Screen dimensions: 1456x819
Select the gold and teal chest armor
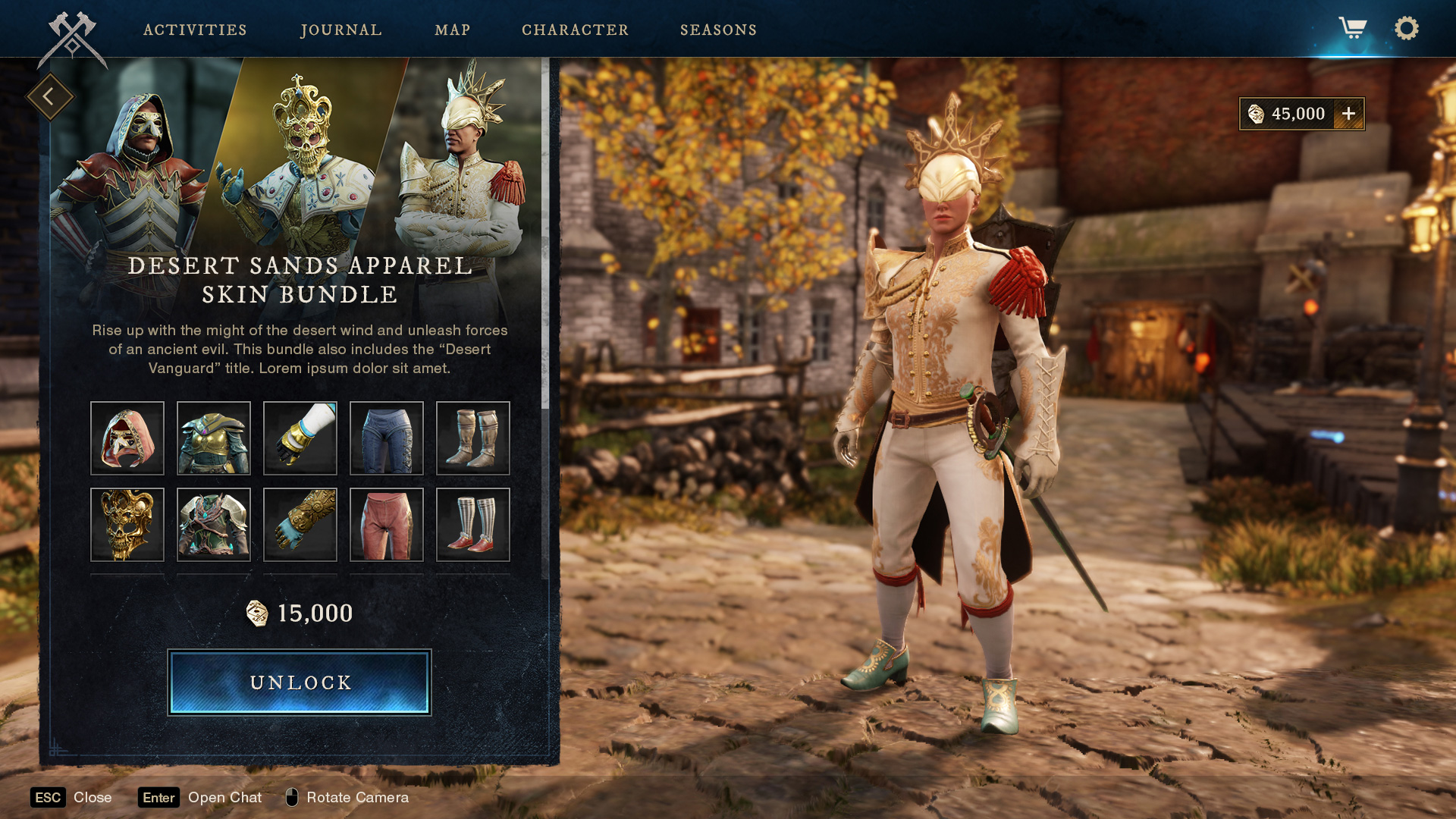click(x=214, y=438)
